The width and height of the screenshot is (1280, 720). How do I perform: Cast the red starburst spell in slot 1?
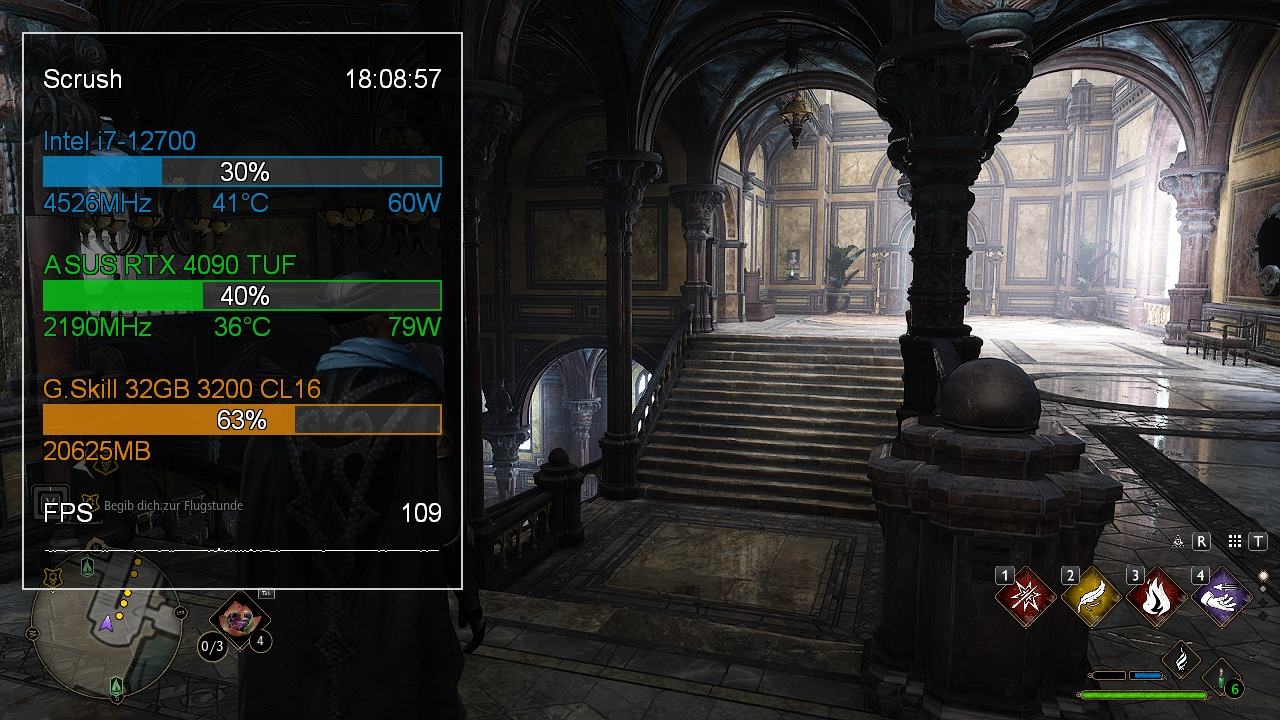1026,599
